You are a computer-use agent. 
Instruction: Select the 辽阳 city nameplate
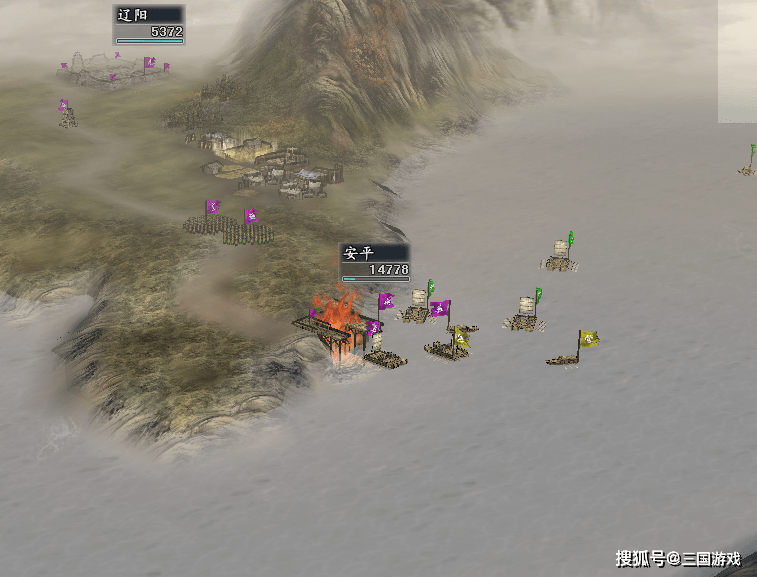(148, 24)
